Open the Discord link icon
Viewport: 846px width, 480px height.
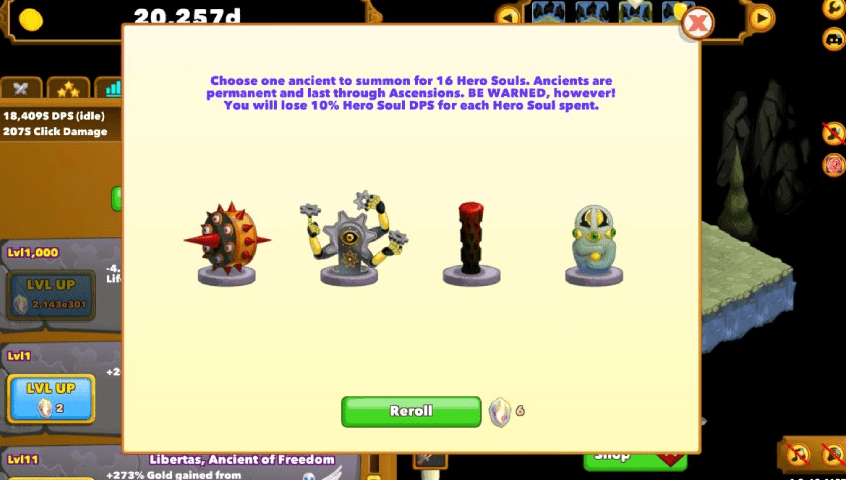click(x=832, y=40)
